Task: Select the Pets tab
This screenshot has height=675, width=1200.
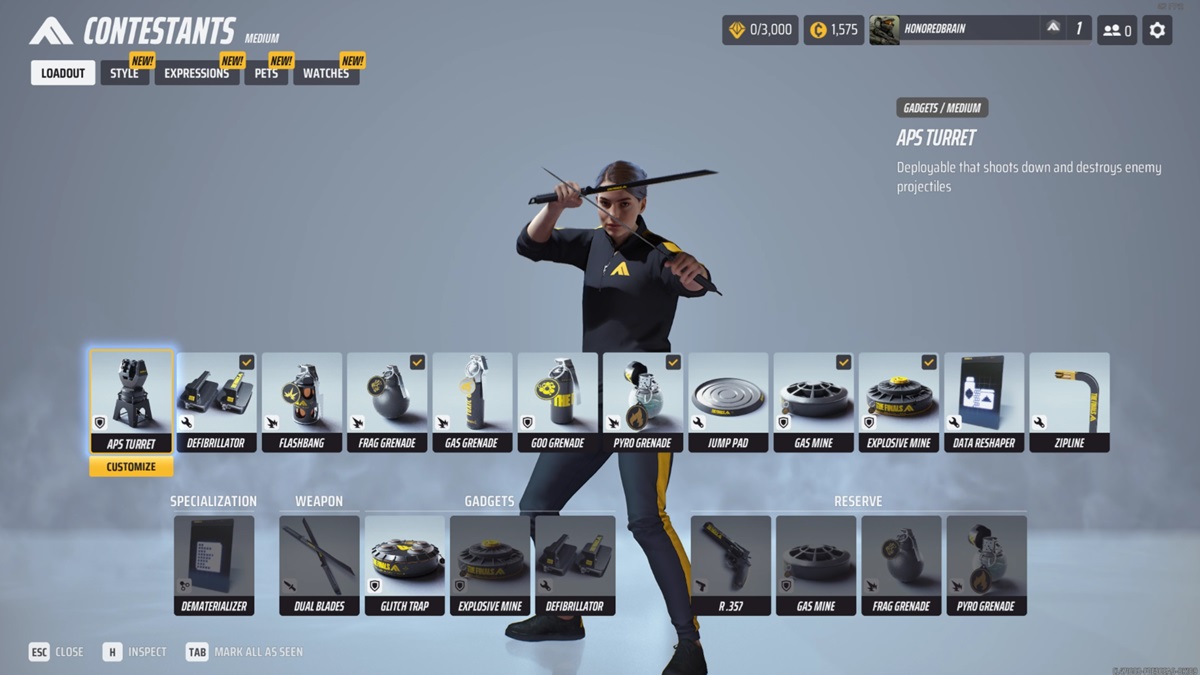Action: click(266, 73)
